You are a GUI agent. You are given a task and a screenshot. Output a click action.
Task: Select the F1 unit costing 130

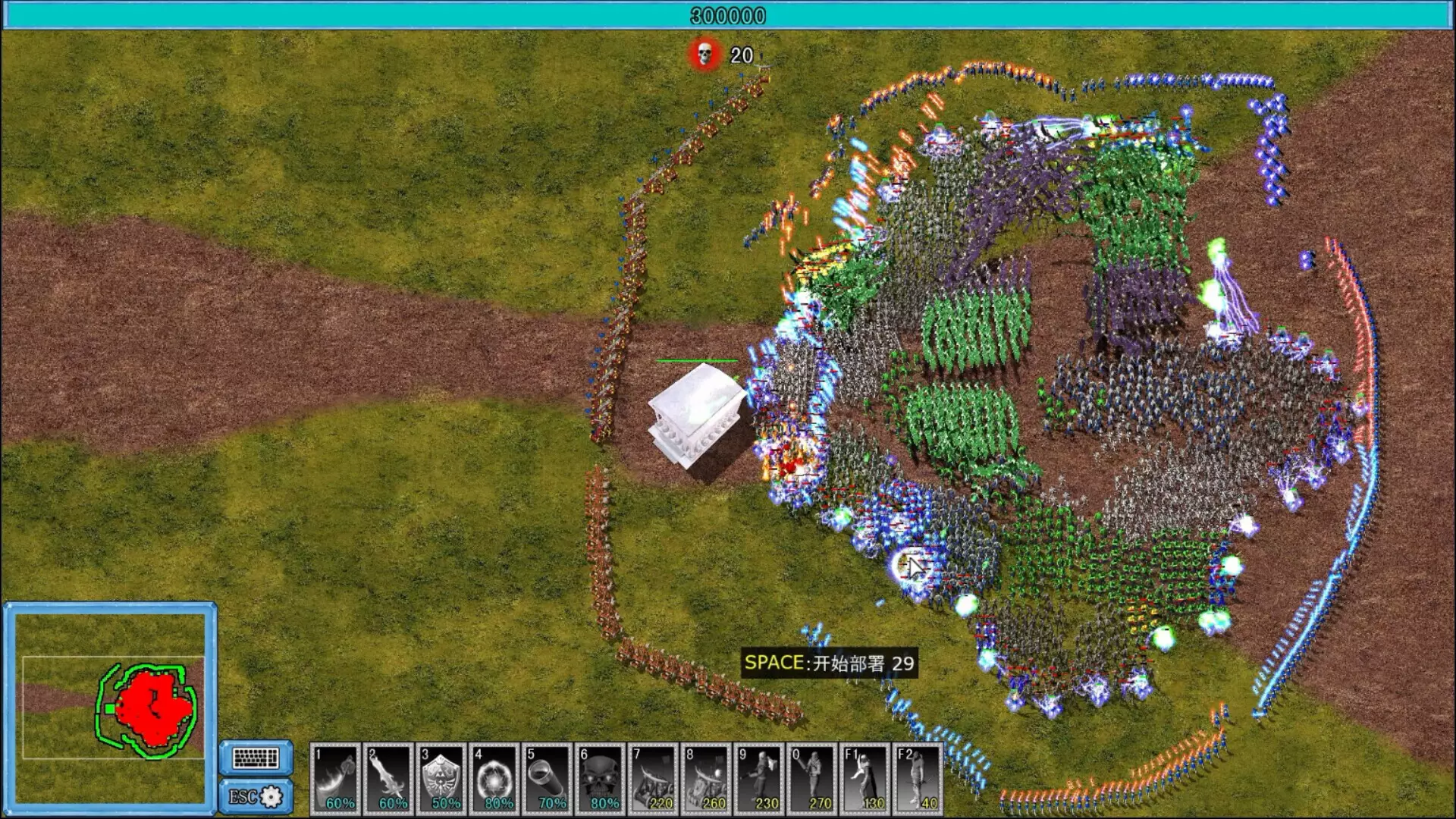866,778
